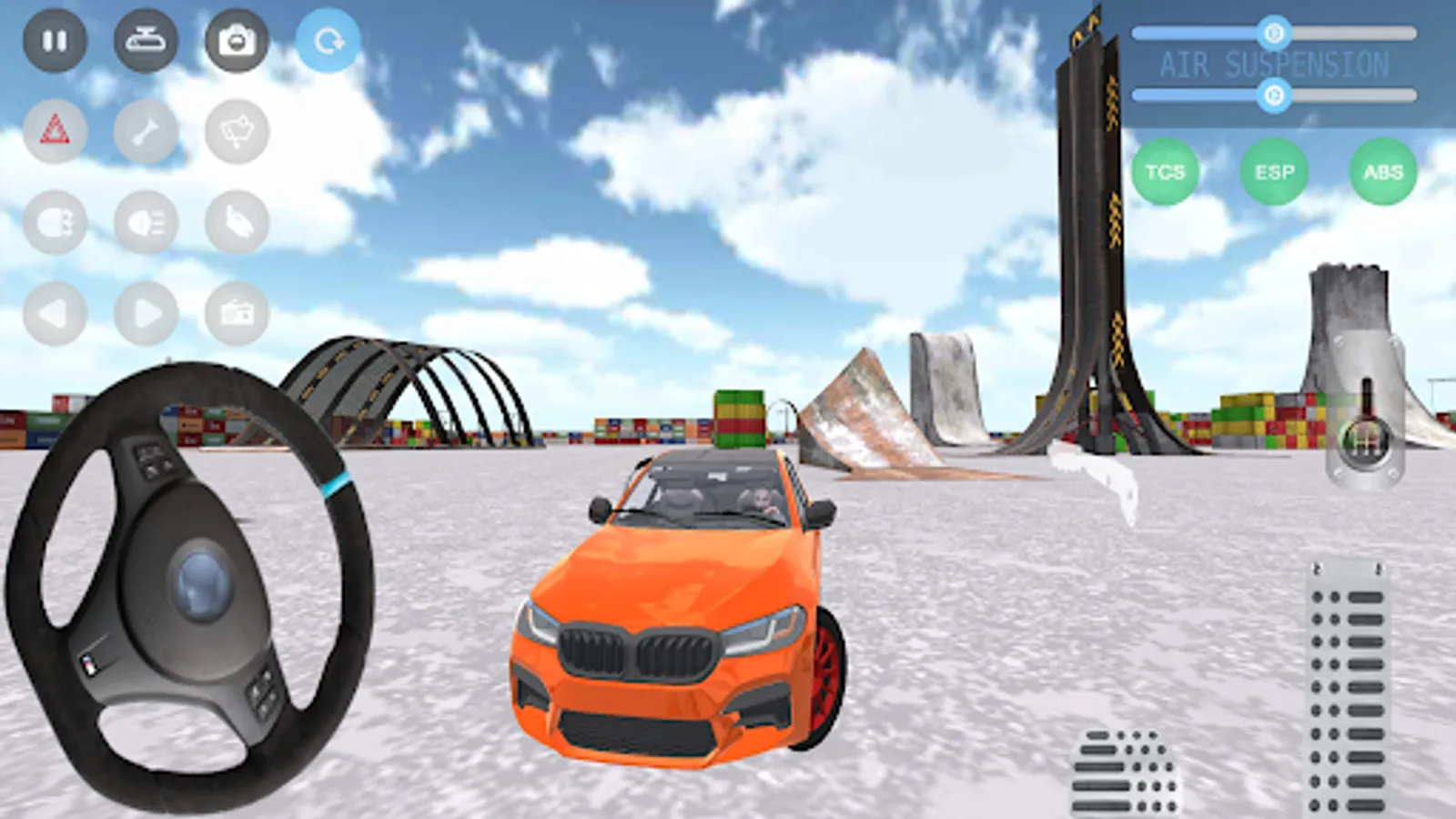Take a screenshot with the camera icon

pos(235,39)
